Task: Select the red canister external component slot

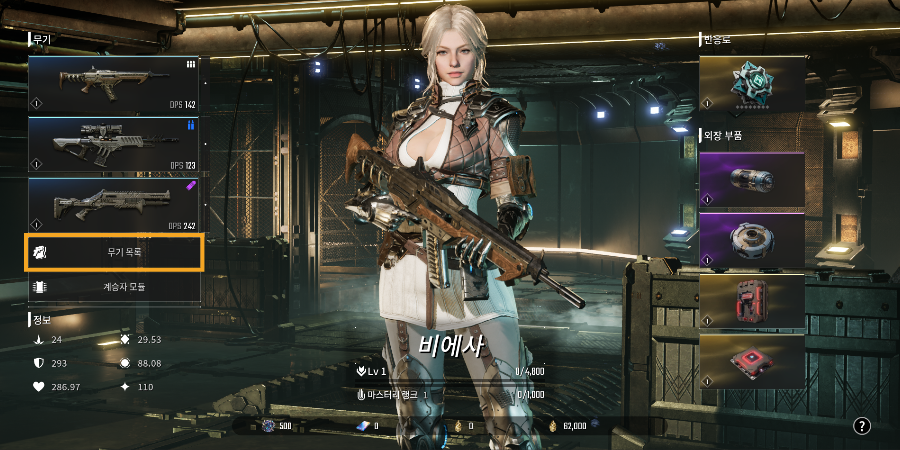Action: [751, 301]
